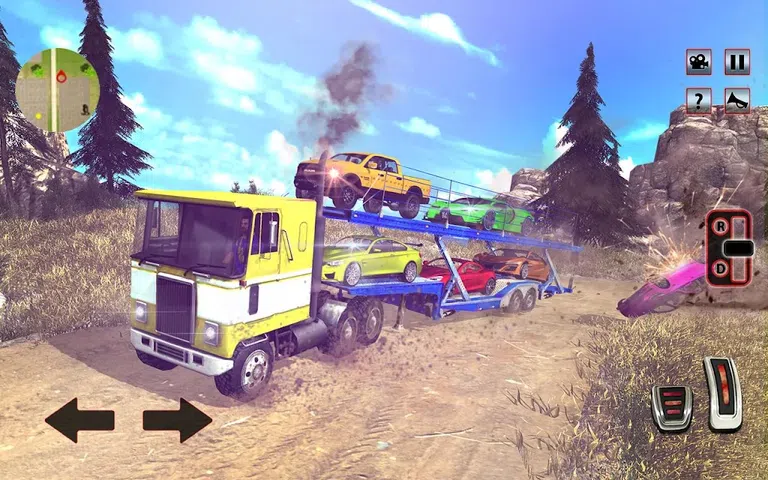This screenshot has width=768, height=480.
Task: Toggle the R/D gear shifter
Action: 728,248
